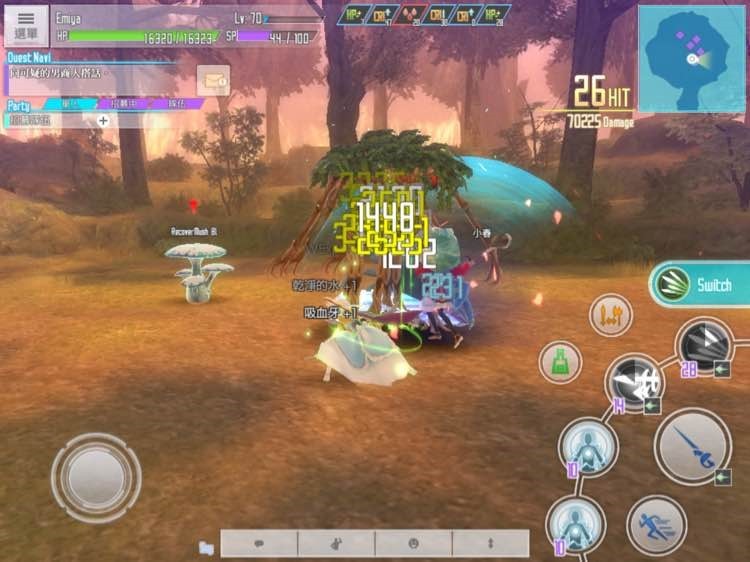Move with the virtual joystick pad

click(x=96, y=477)
